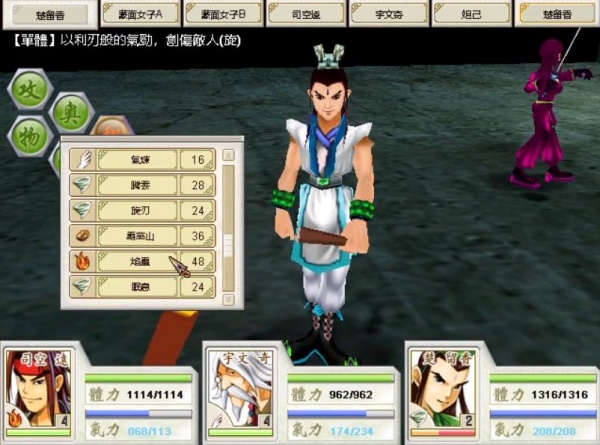Choose the 物 items hexagon button
600x445 pixels.
coord(31,137)
